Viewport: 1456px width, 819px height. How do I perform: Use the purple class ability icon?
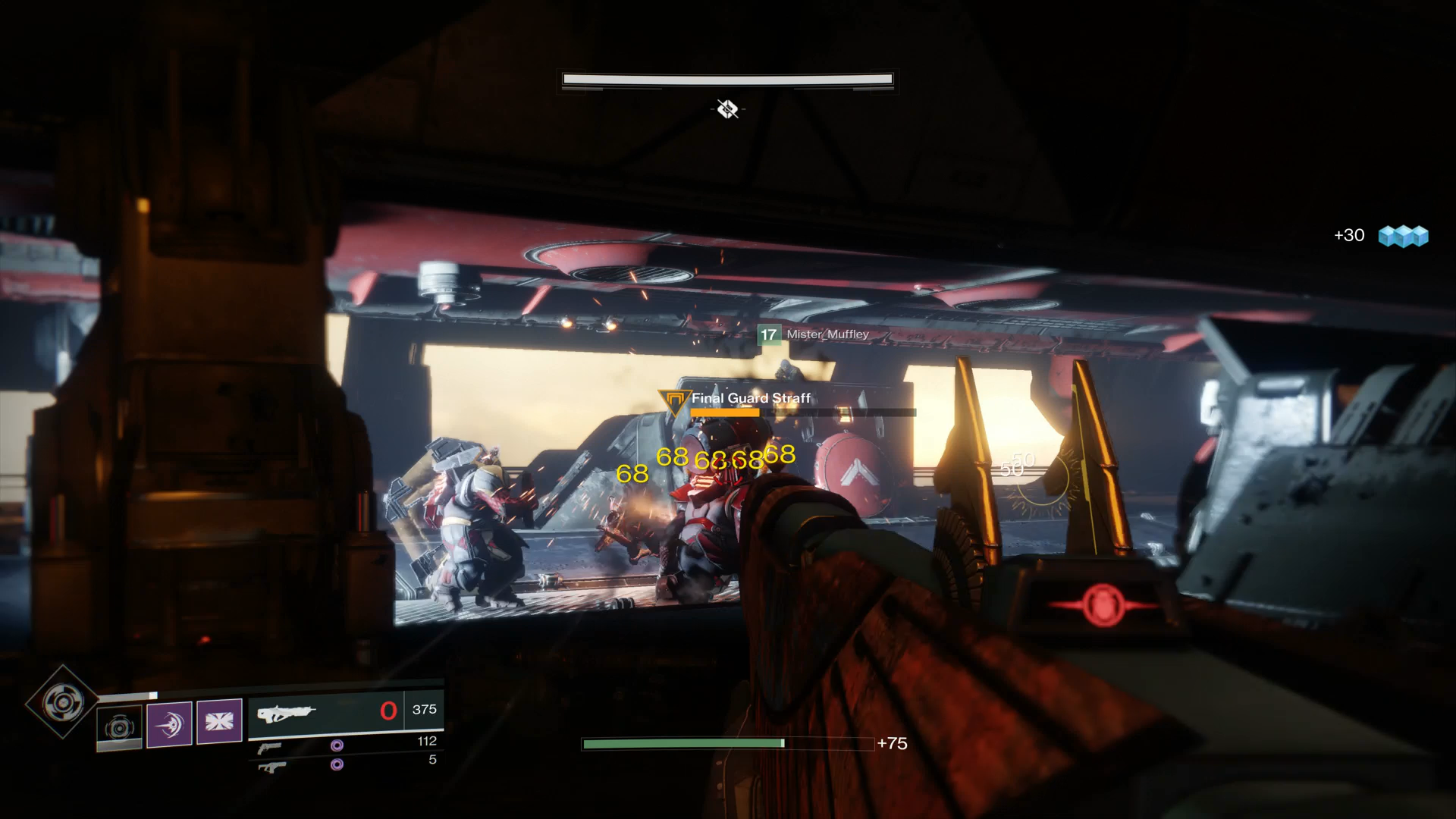219,721
